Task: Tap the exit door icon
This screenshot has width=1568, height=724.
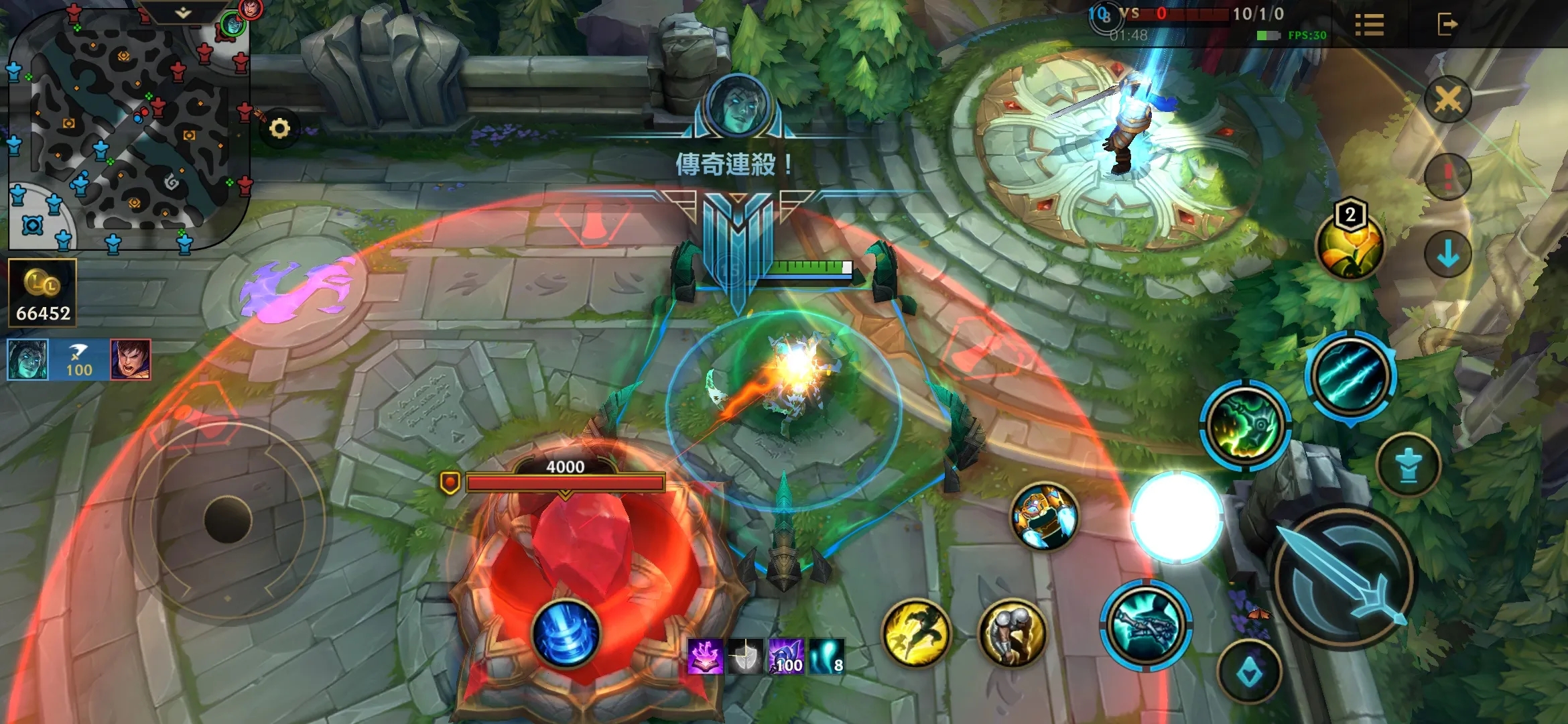Action: pos(1447,25)
